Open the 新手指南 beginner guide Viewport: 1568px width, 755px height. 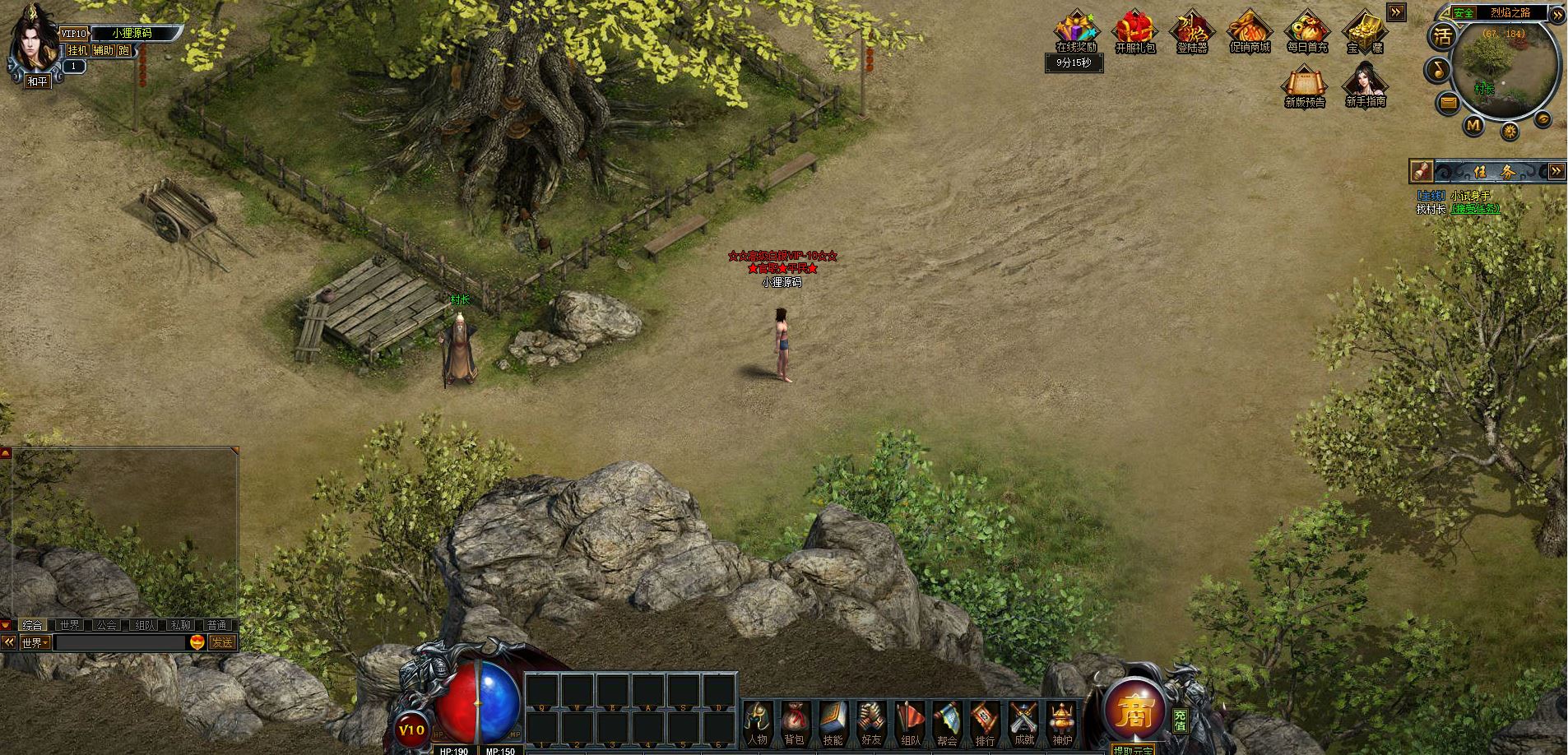(x=1366, y=85)
